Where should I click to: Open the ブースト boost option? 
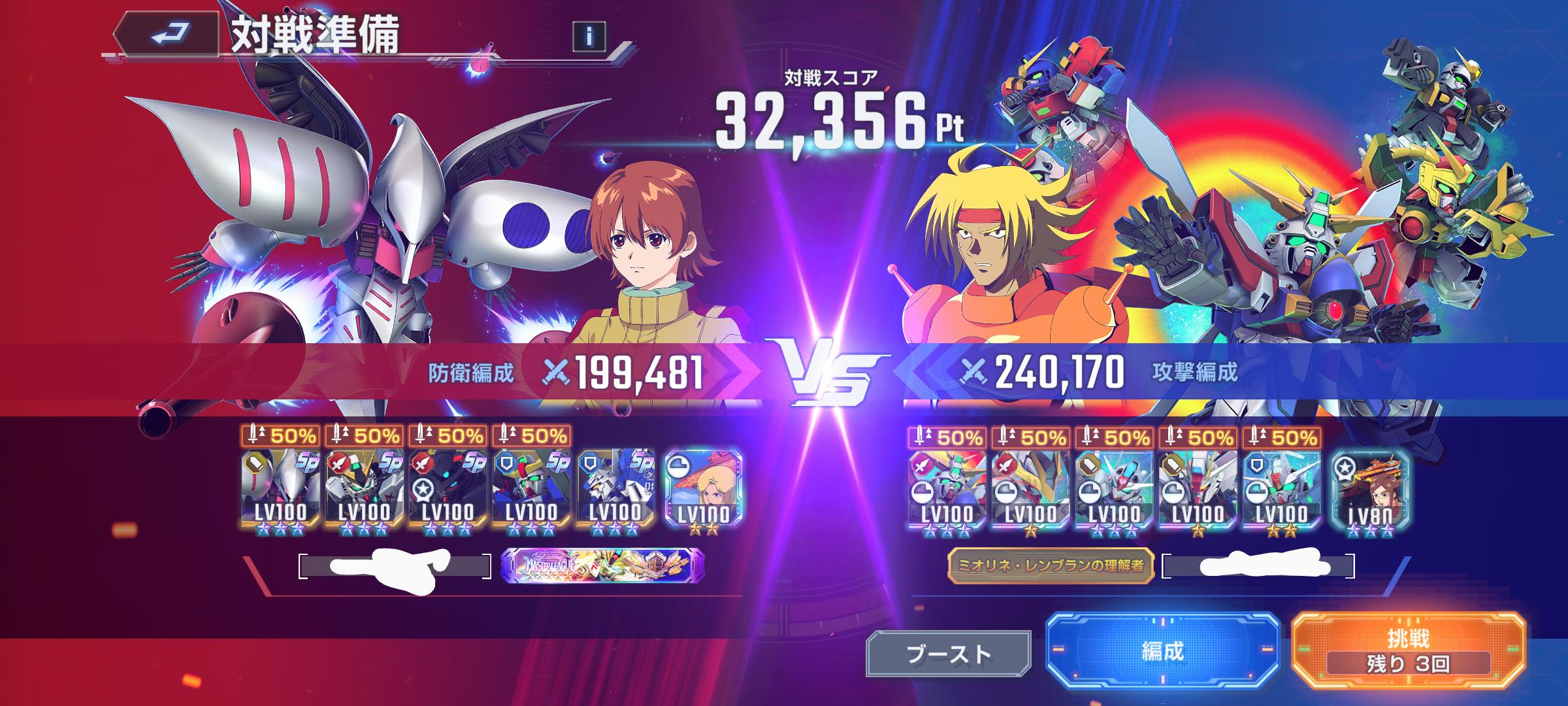pyautogui.click(x=949, y=653)
